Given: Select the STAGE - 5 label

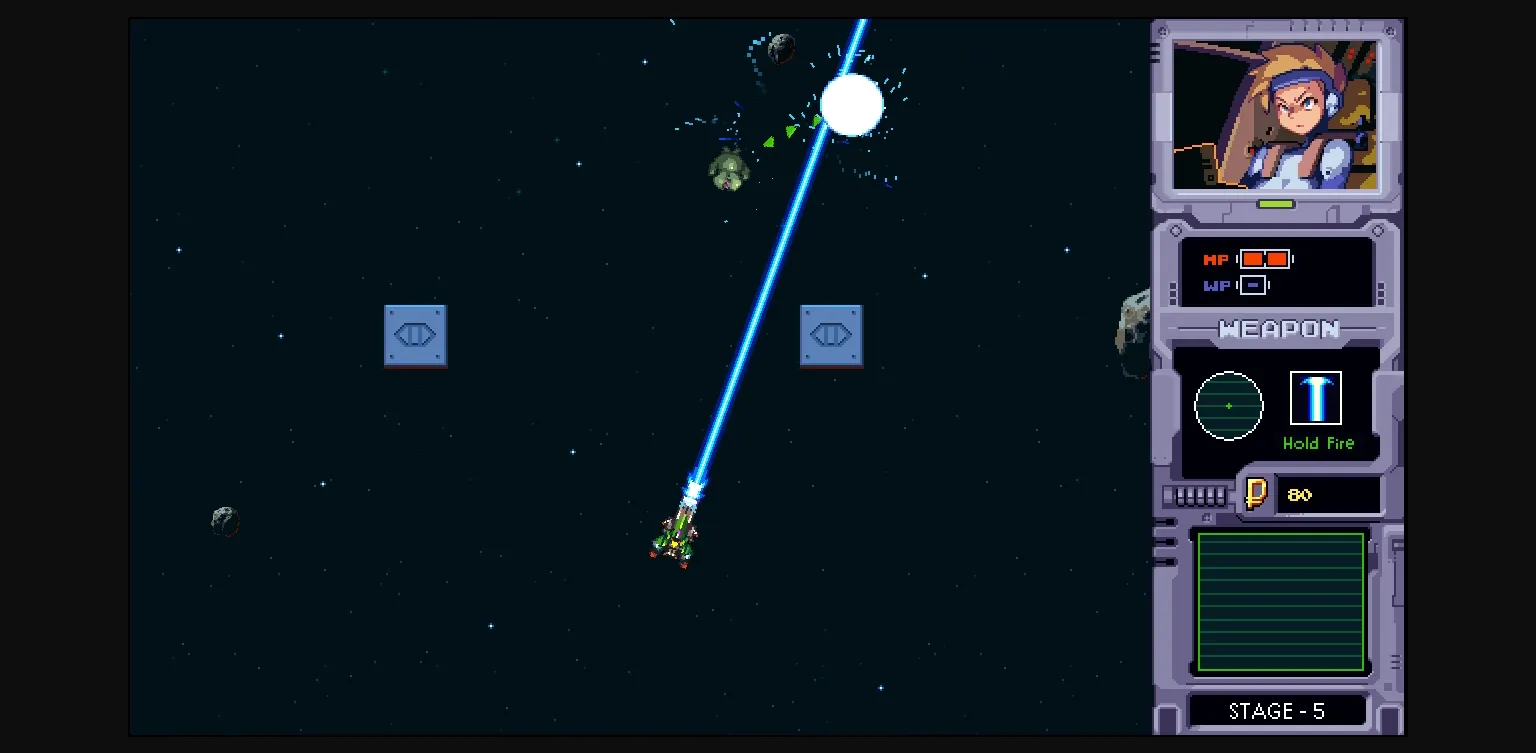Looking at the screenshot, I should pos(1277,710).
